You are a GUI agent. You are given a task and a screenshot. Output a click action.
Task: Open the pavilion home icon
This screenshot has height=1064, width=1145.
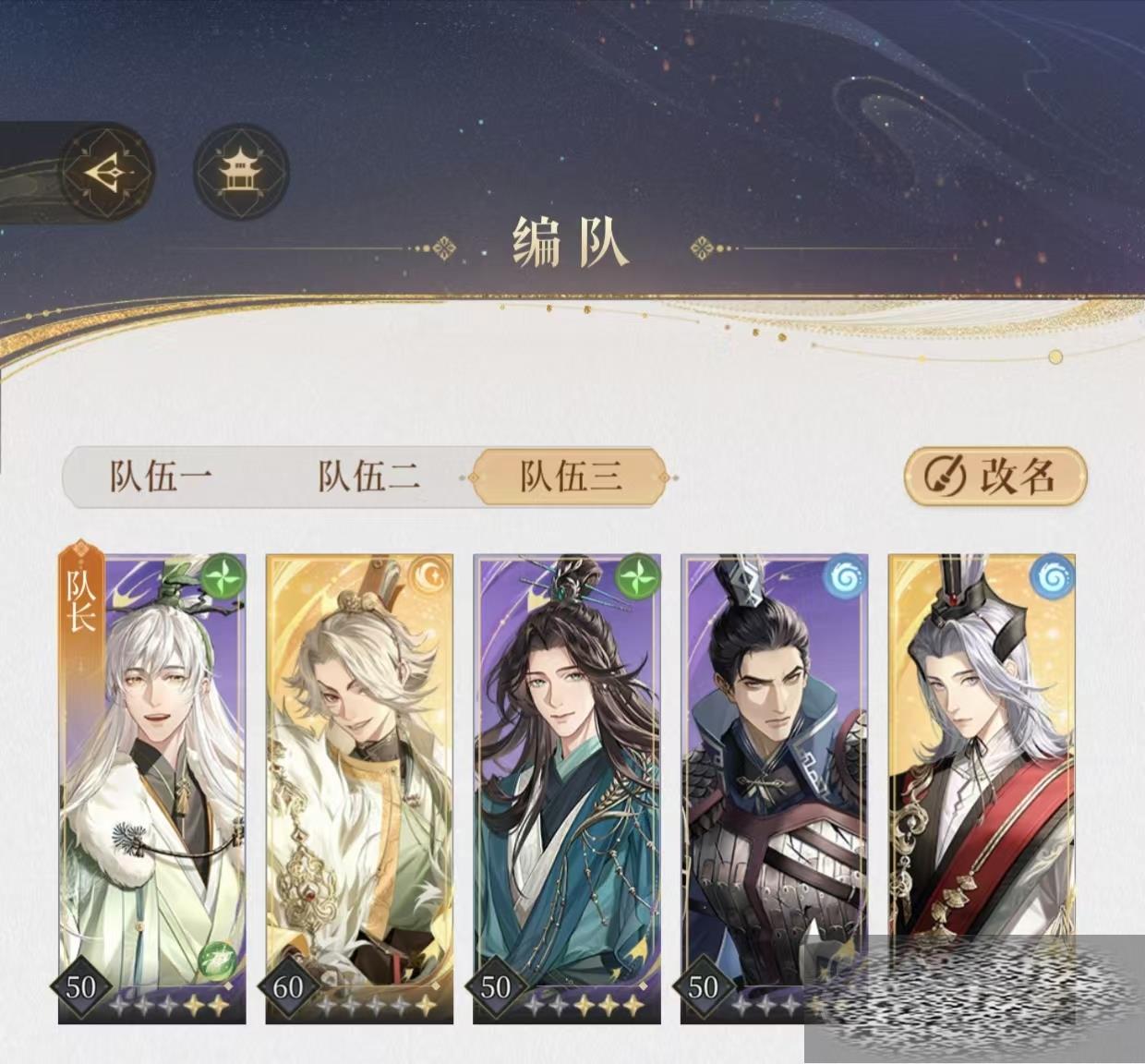pos(241,173)
